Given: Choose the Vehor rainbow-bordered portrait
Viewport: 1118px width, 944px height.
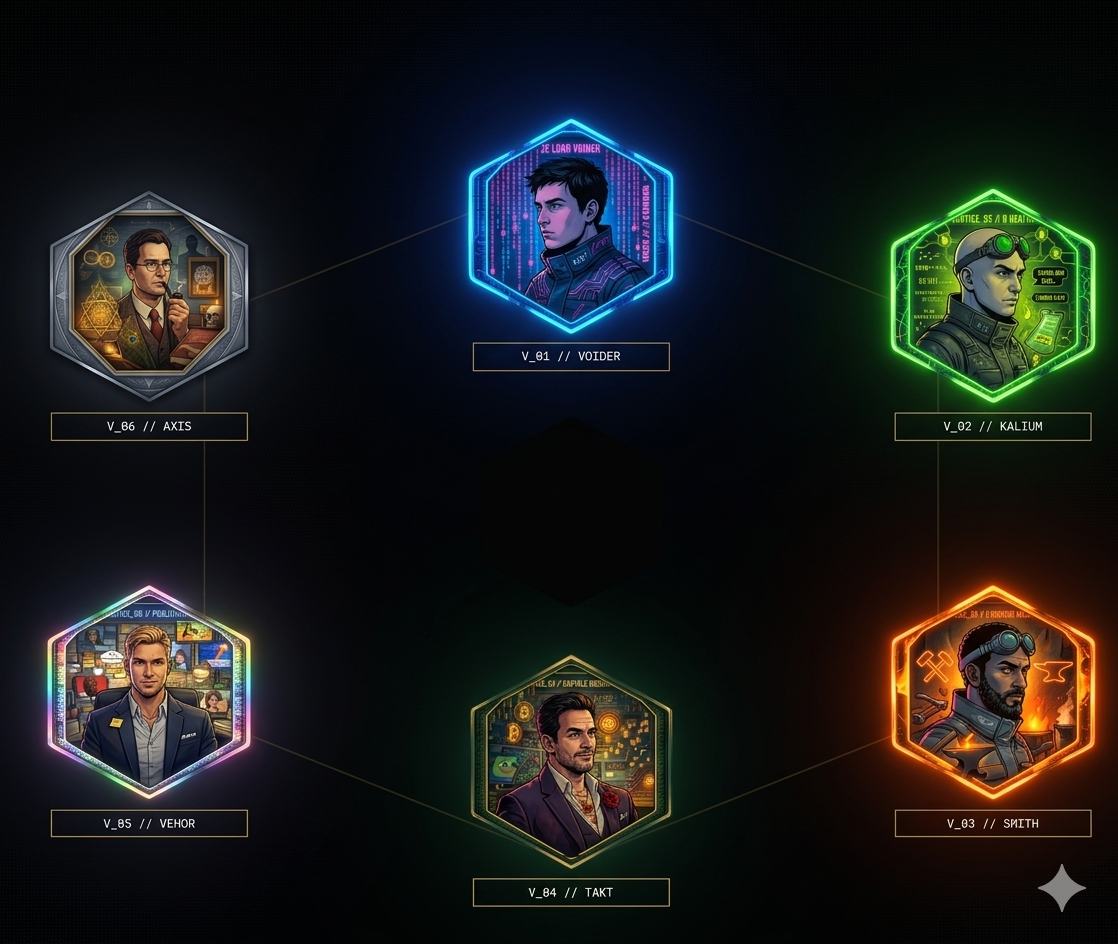Looking at the screenshot, I should [x=149, y=692].
